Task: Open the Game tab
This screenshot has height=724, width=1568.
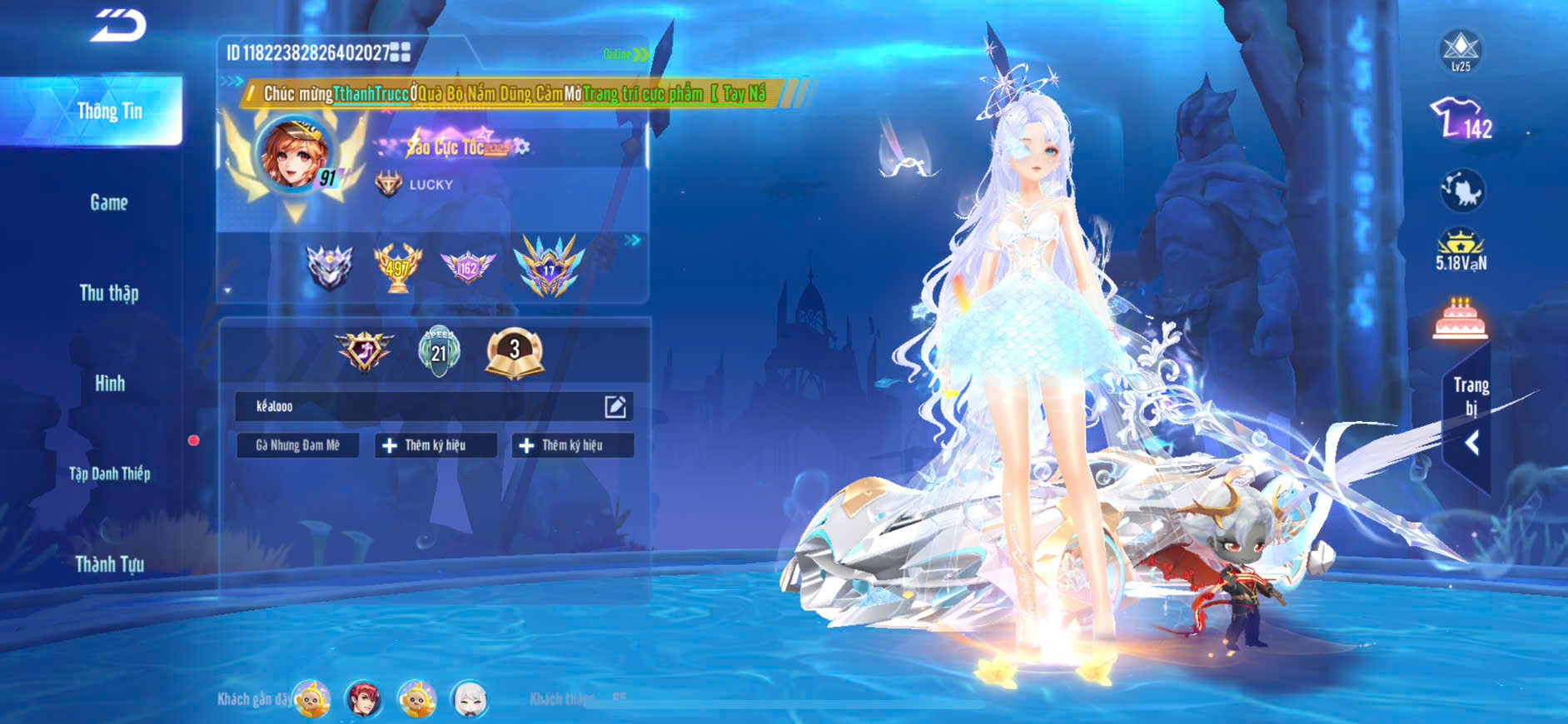Action: [109, 202]
